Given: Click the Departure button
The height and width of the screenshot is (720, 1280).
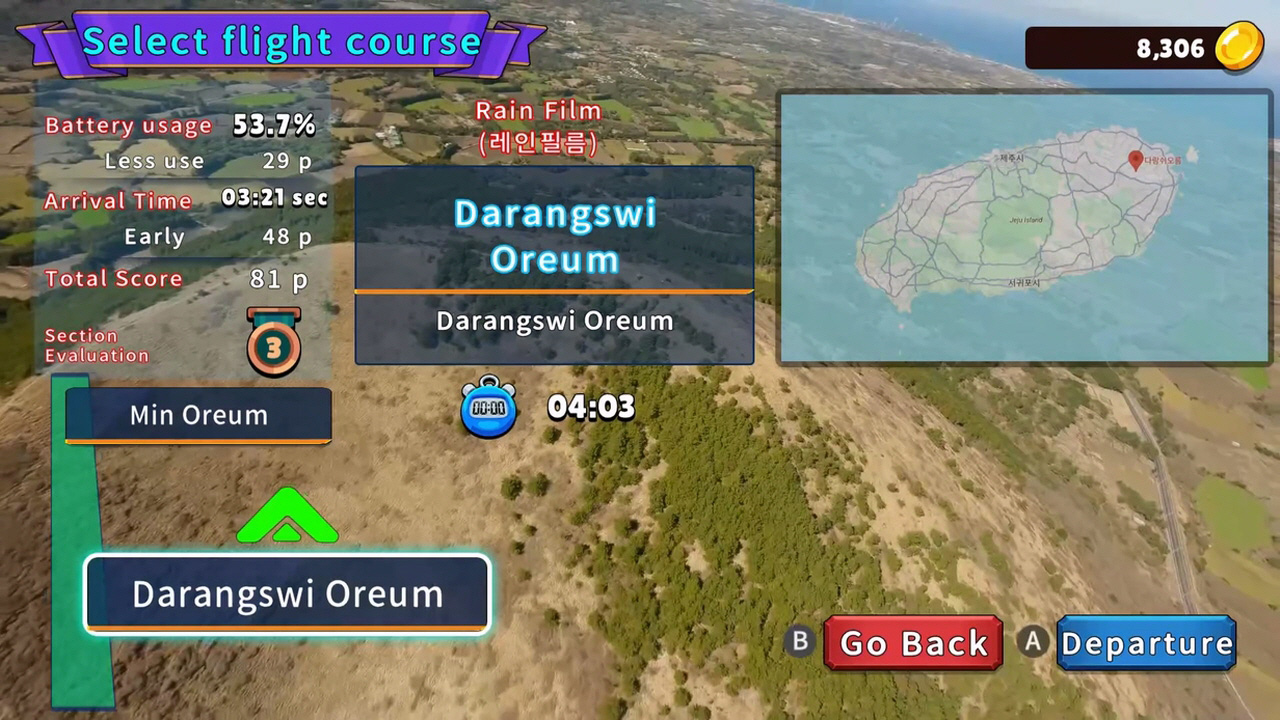Looking at the screenshot, I should [1146, 643].
